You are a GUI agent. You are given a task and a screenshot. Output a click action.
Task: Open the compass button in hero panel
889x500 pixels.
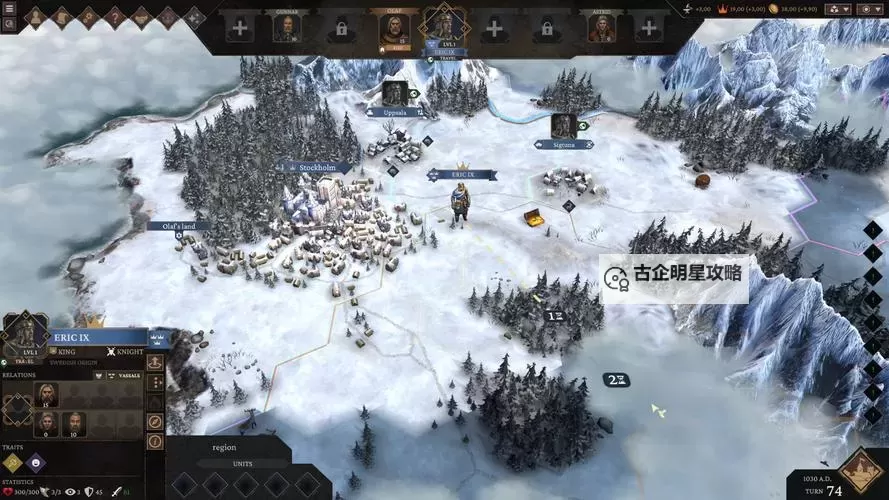(155, 422)
